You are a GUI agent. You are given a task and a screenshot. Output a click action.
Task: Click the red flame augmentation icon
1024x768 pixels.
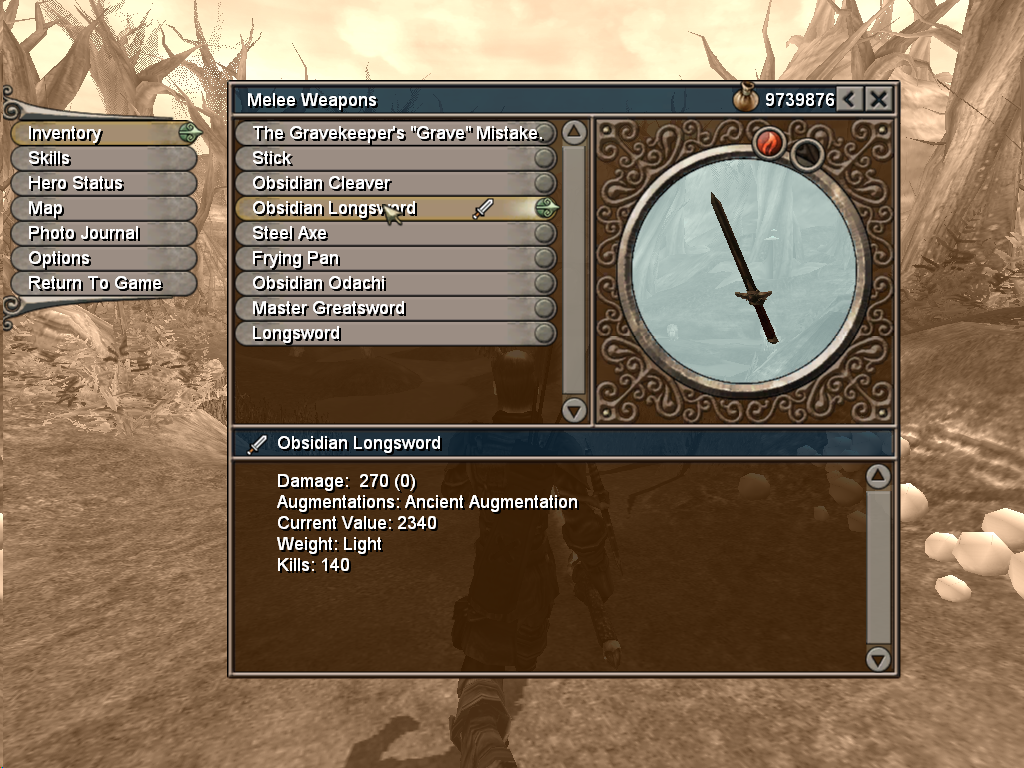pos(768,143)
